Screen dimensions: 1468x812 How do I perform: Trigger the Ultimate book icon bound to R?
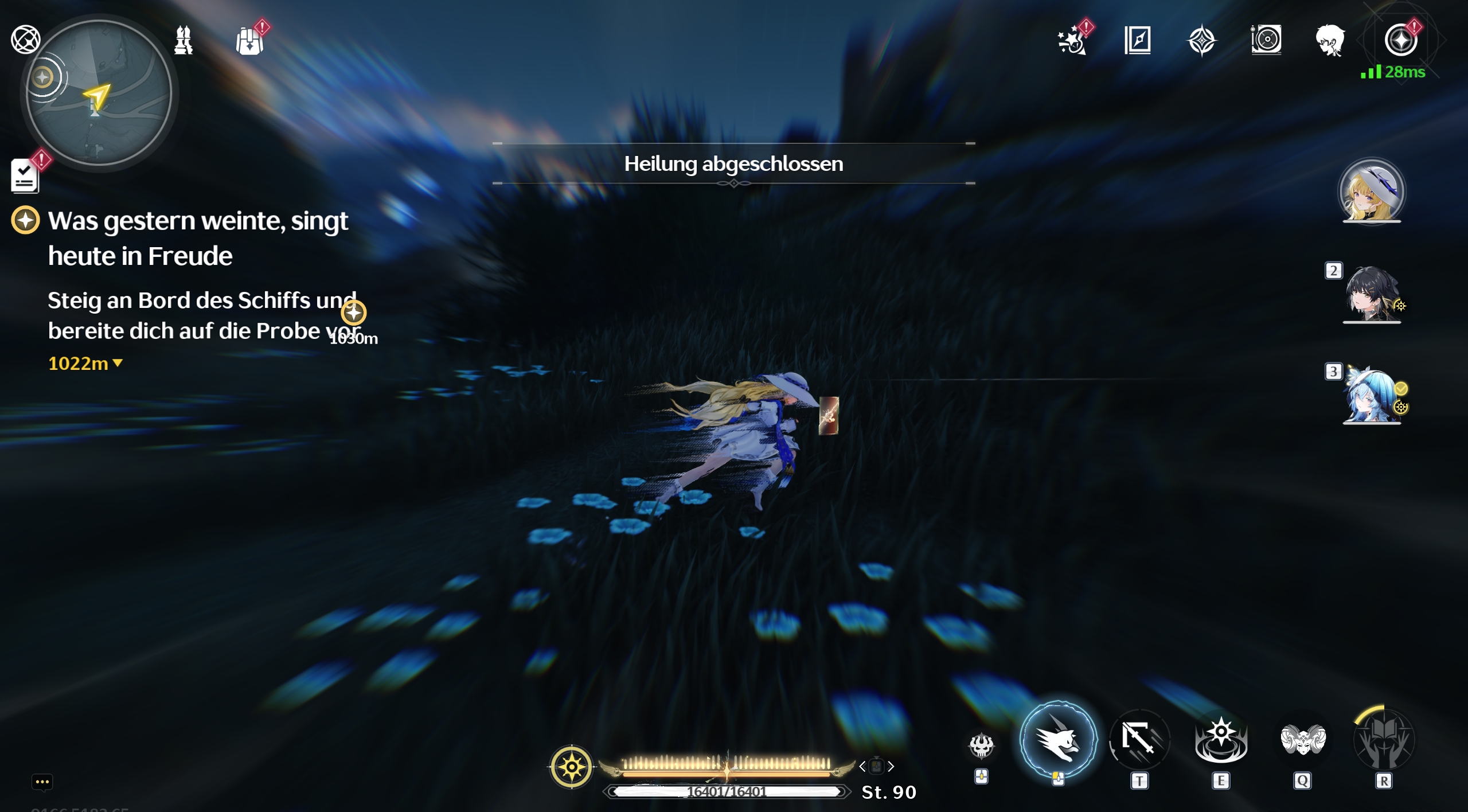(x=1385, y=740)
